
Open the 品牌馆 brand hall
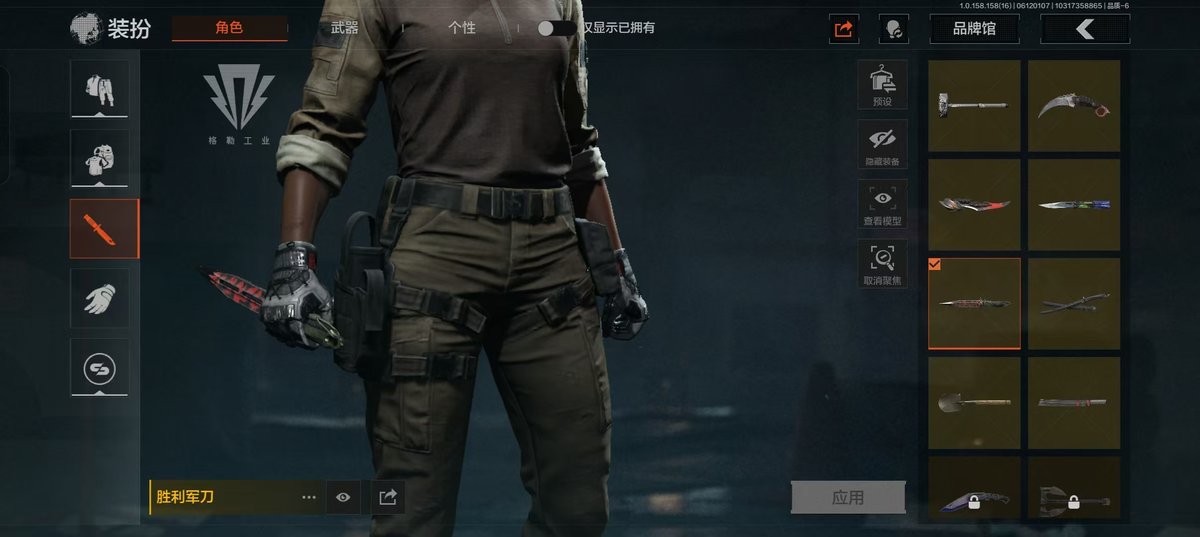(974, 29)
